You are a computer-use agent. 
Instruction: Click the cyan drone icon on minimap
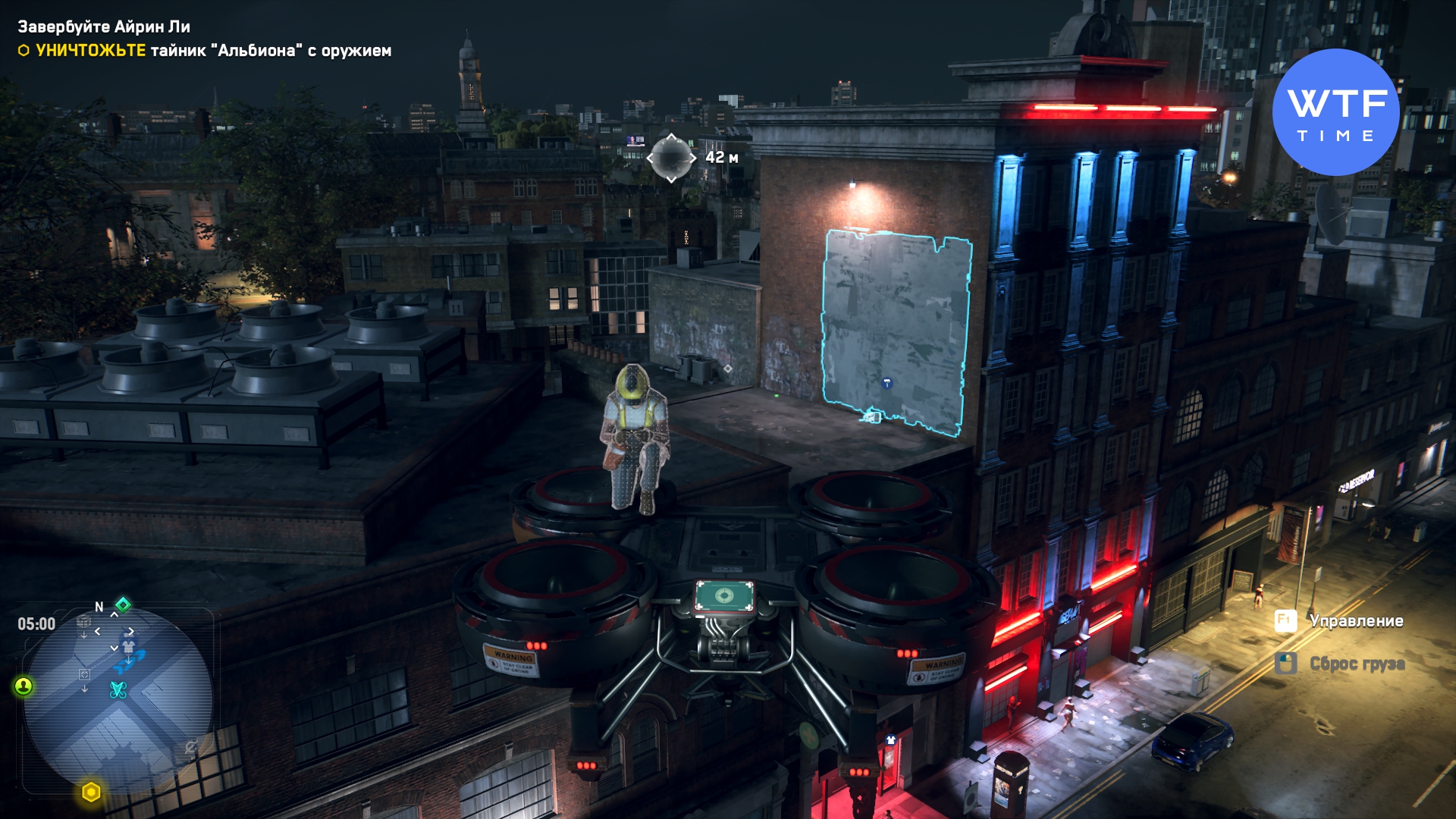(x=118, y=689)
